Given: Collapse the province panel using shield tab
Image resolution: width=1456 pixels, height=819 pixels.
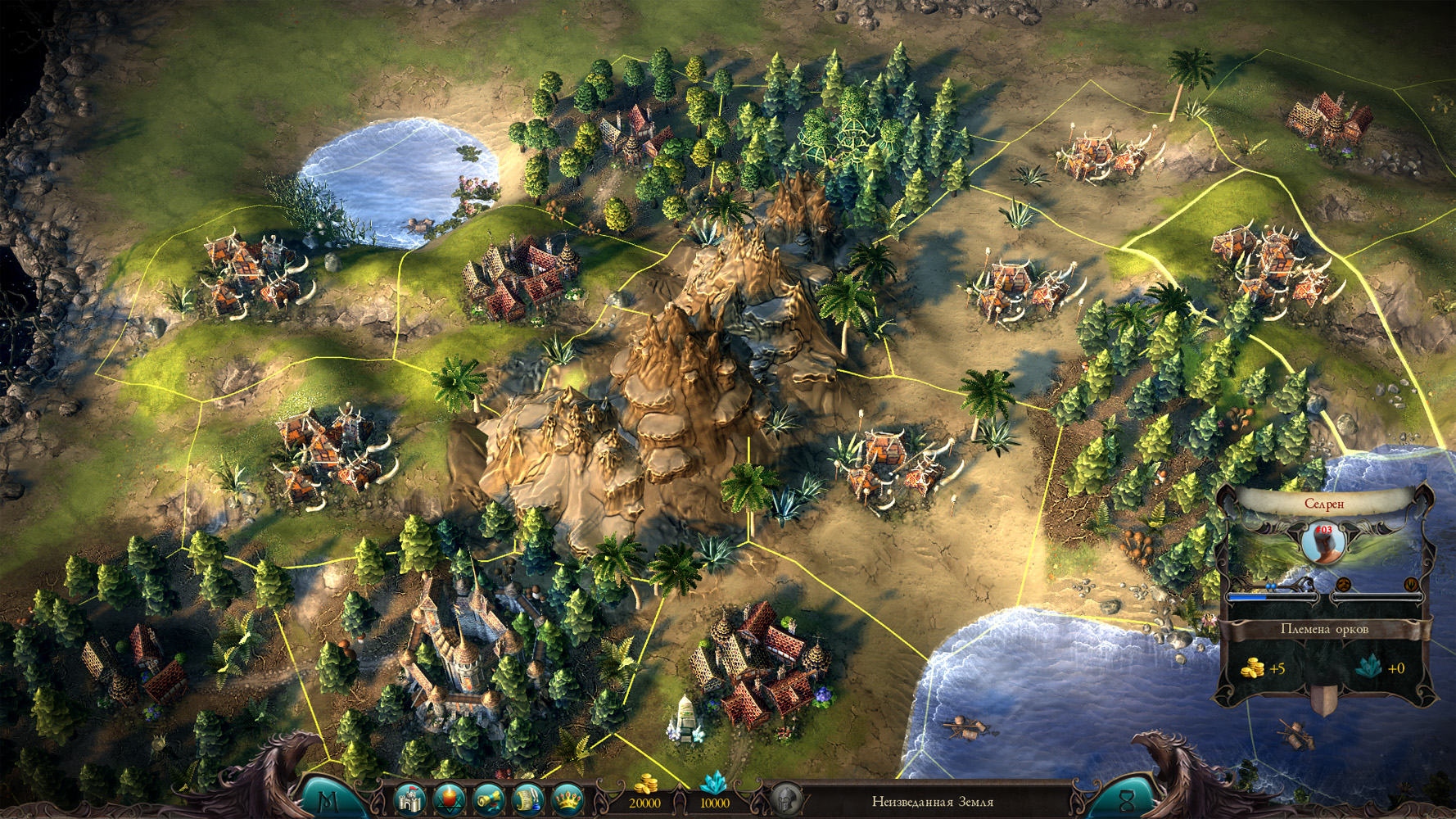Looking at the screenshot, I should coord(1324,699).
